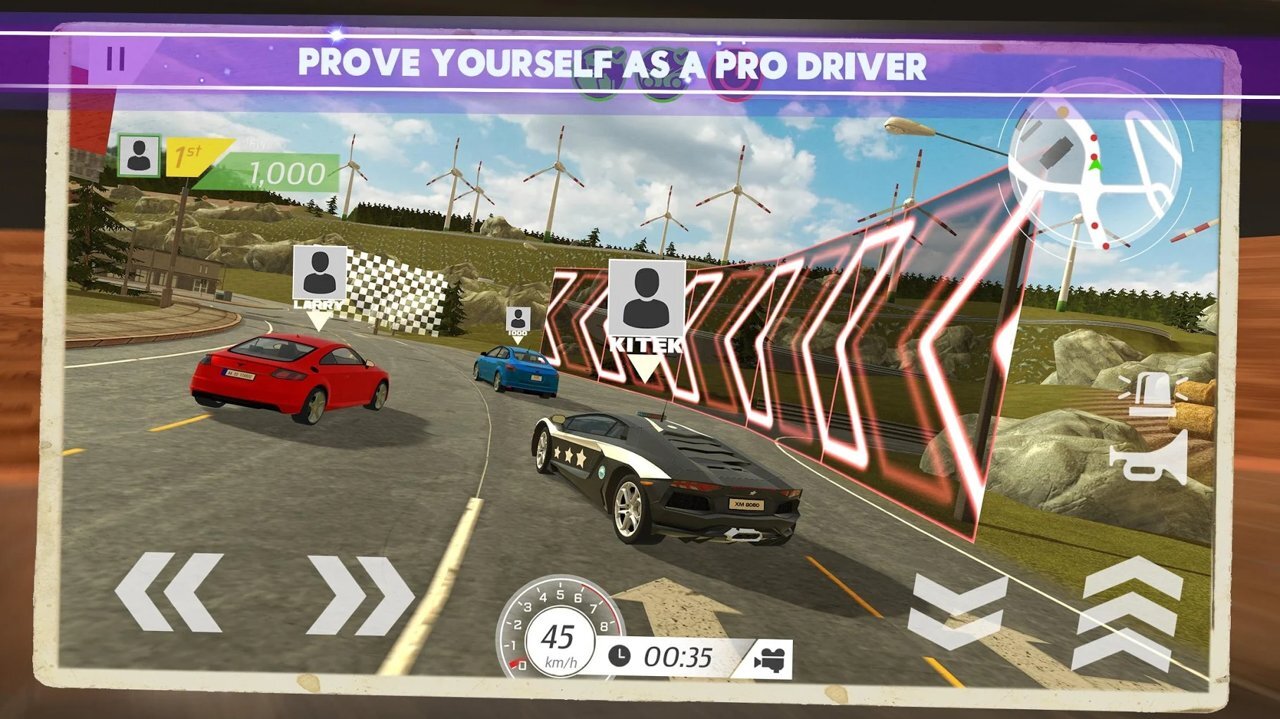Accelerate using the up-chevron pedal
This screenshot has width=1280, height=719.
pos(1126,612)
